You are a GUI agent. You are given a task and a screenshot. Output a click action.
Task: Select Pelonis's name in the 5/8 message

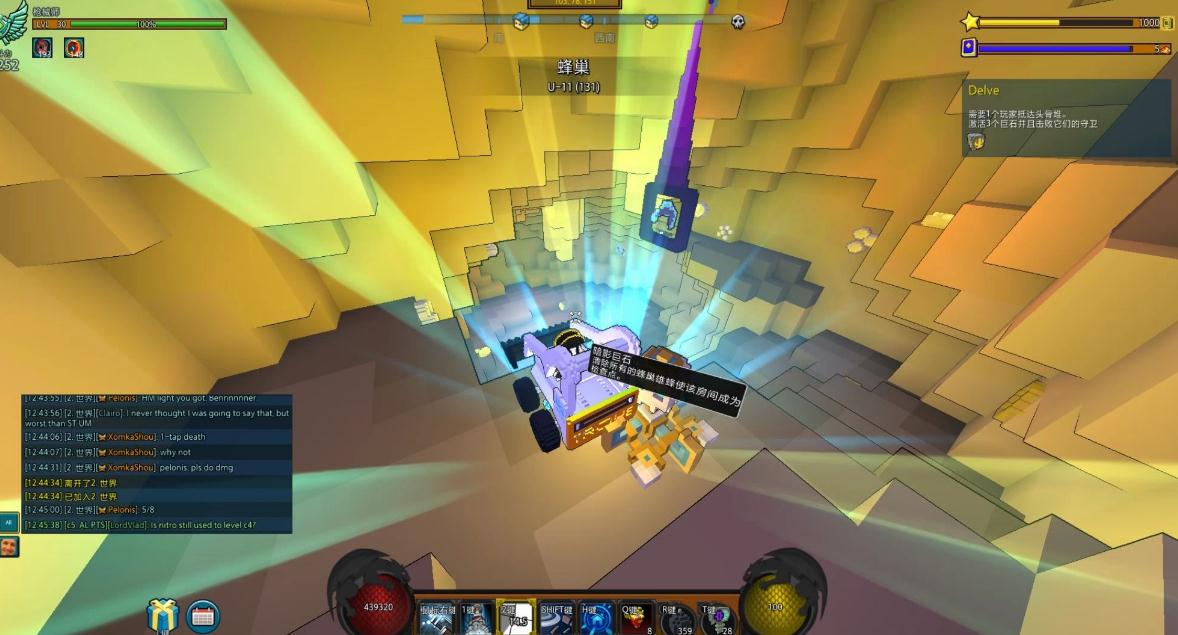118,510
